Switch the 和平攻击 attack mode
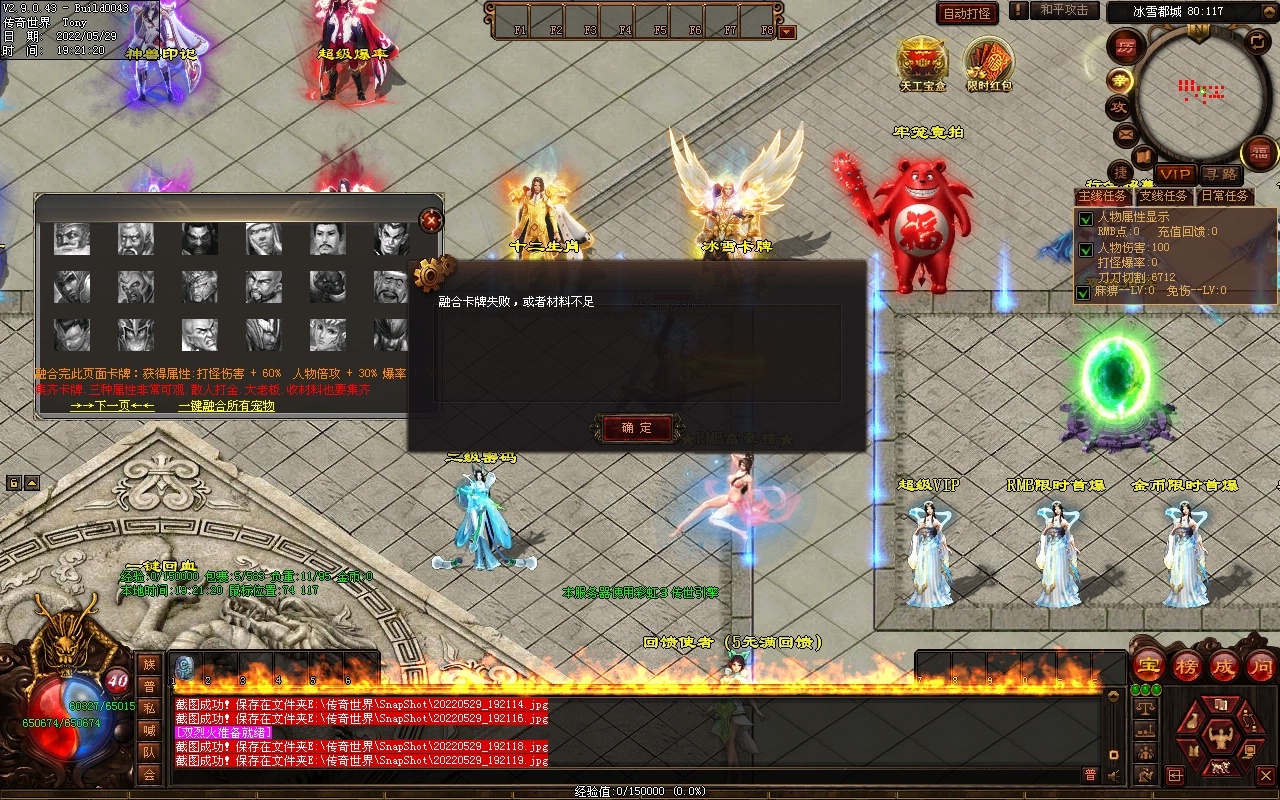 point(1063,10)
